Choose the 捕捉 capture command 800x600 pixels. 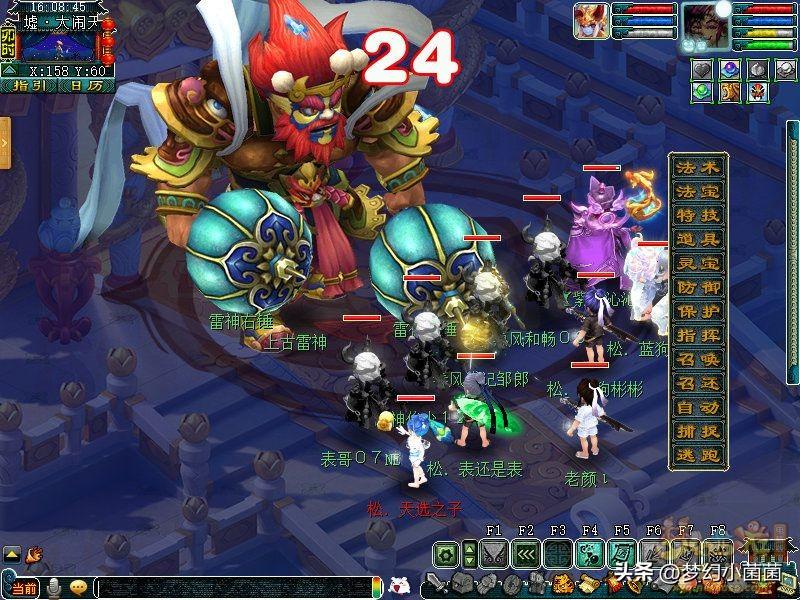coord(697,432)
